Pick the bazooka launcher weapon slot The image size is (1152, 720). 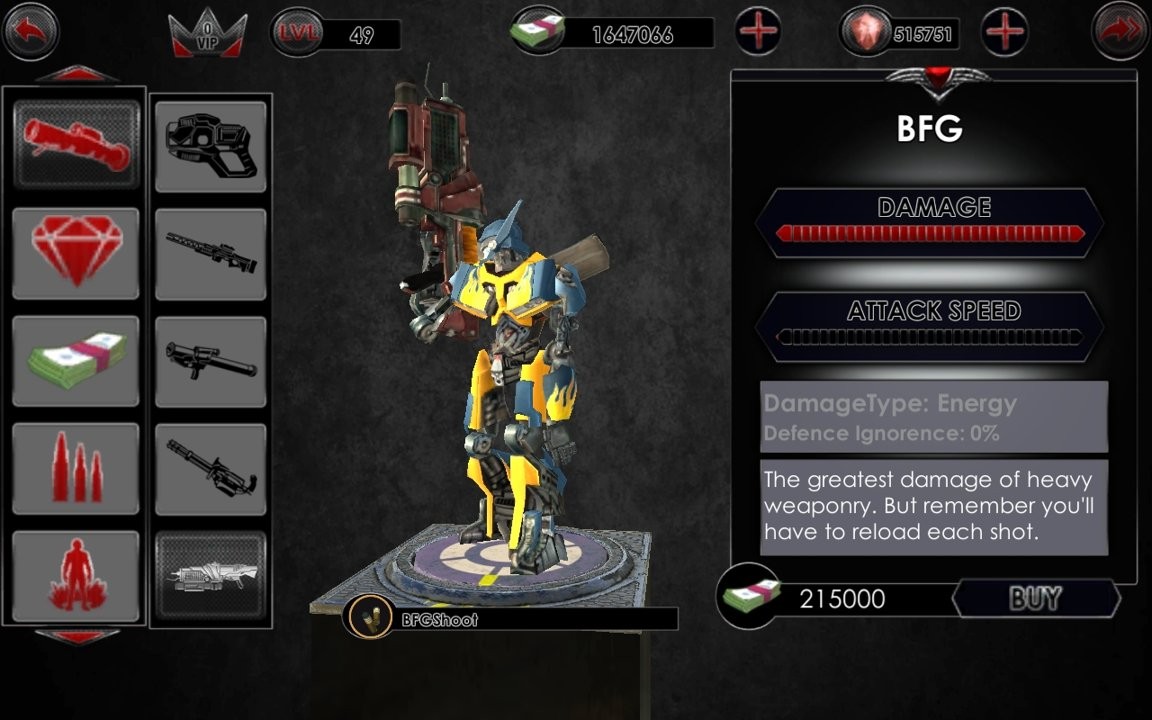coord(211,361)
